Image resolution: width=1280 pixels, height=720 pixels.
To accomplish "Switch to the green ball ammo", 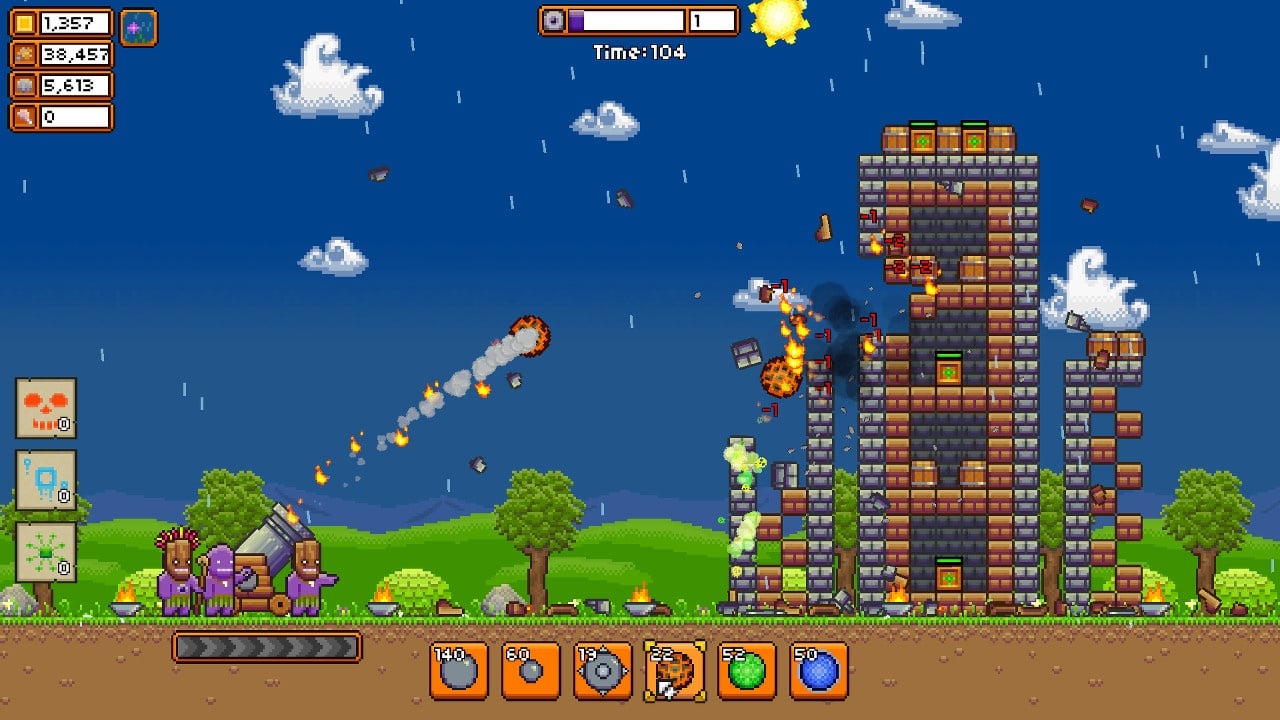I will 747,670.
